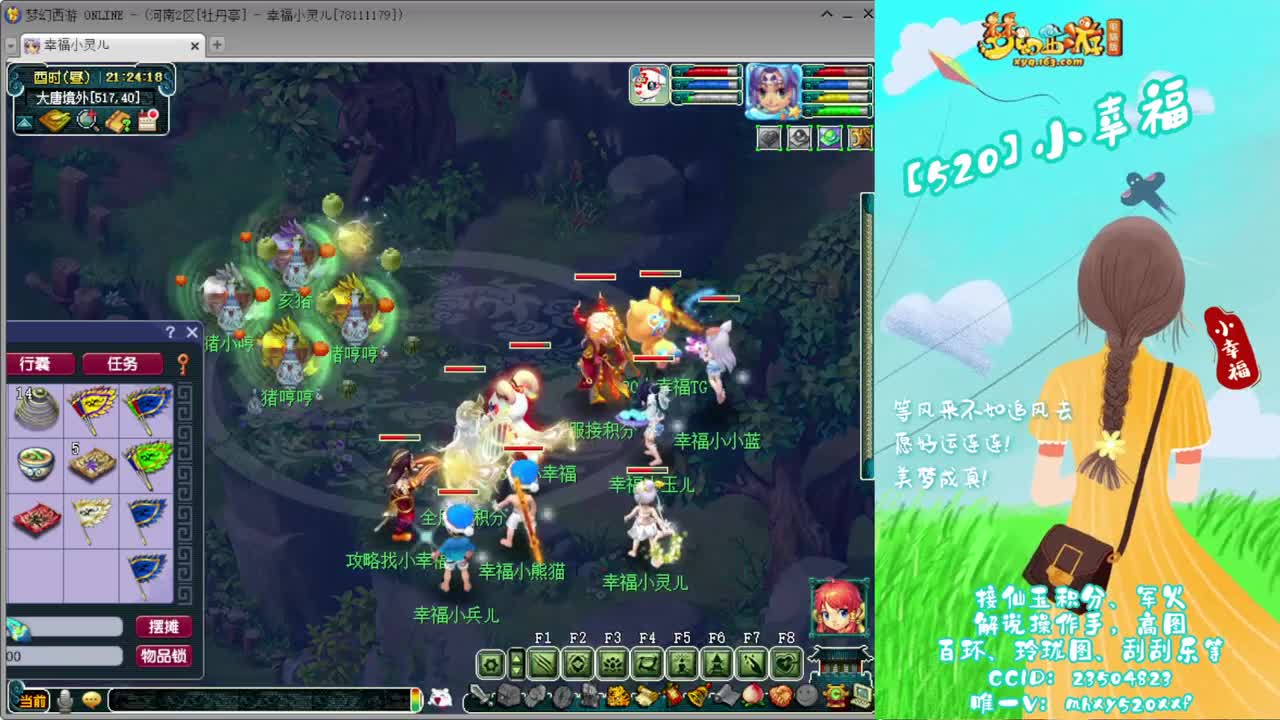The image size is (1280, 720).
Task: Toggle the 物品锁 item lock
Action: [164, 655]
